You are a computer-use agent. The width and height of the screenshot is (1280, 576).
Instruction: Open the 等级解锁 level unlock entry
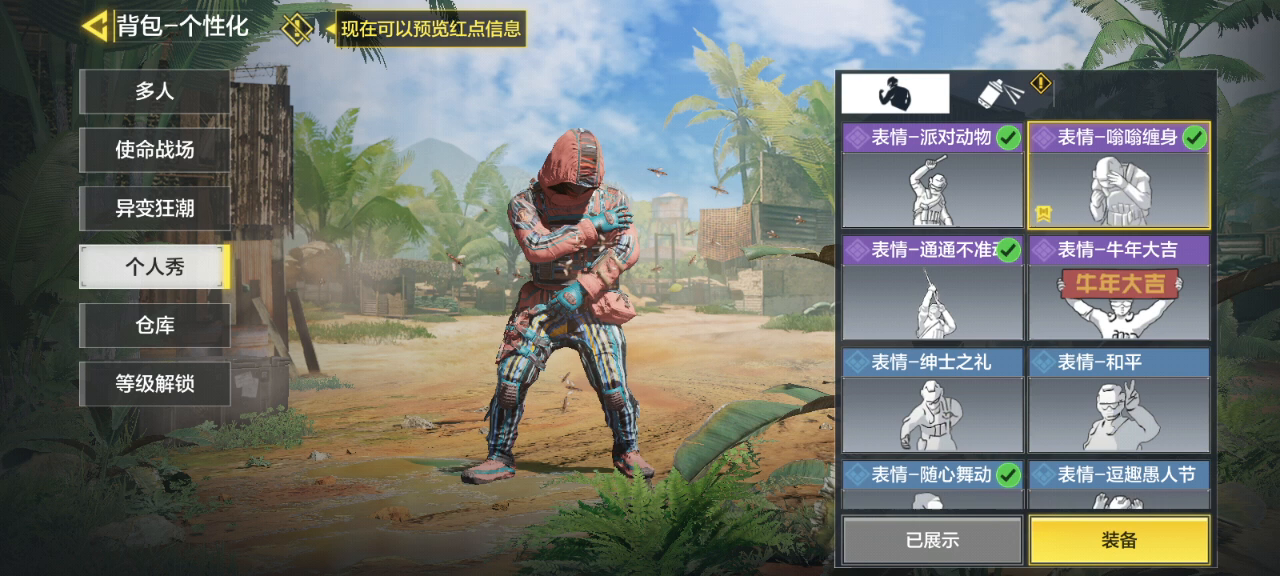point(155,383)
